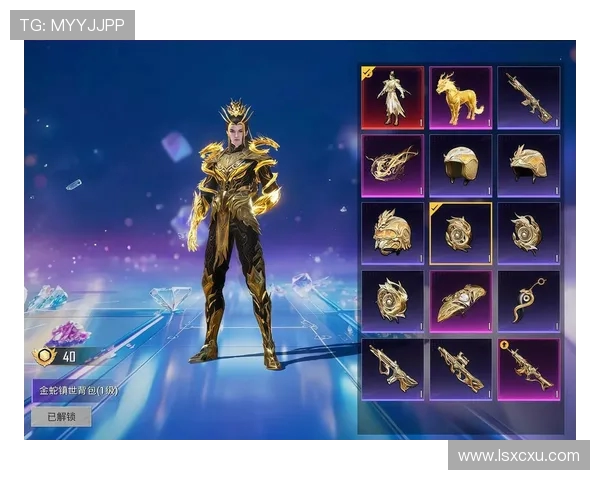Select the golden pendant charm slot
The height and width of the screenshot is (480, 600).
[529, 301]
